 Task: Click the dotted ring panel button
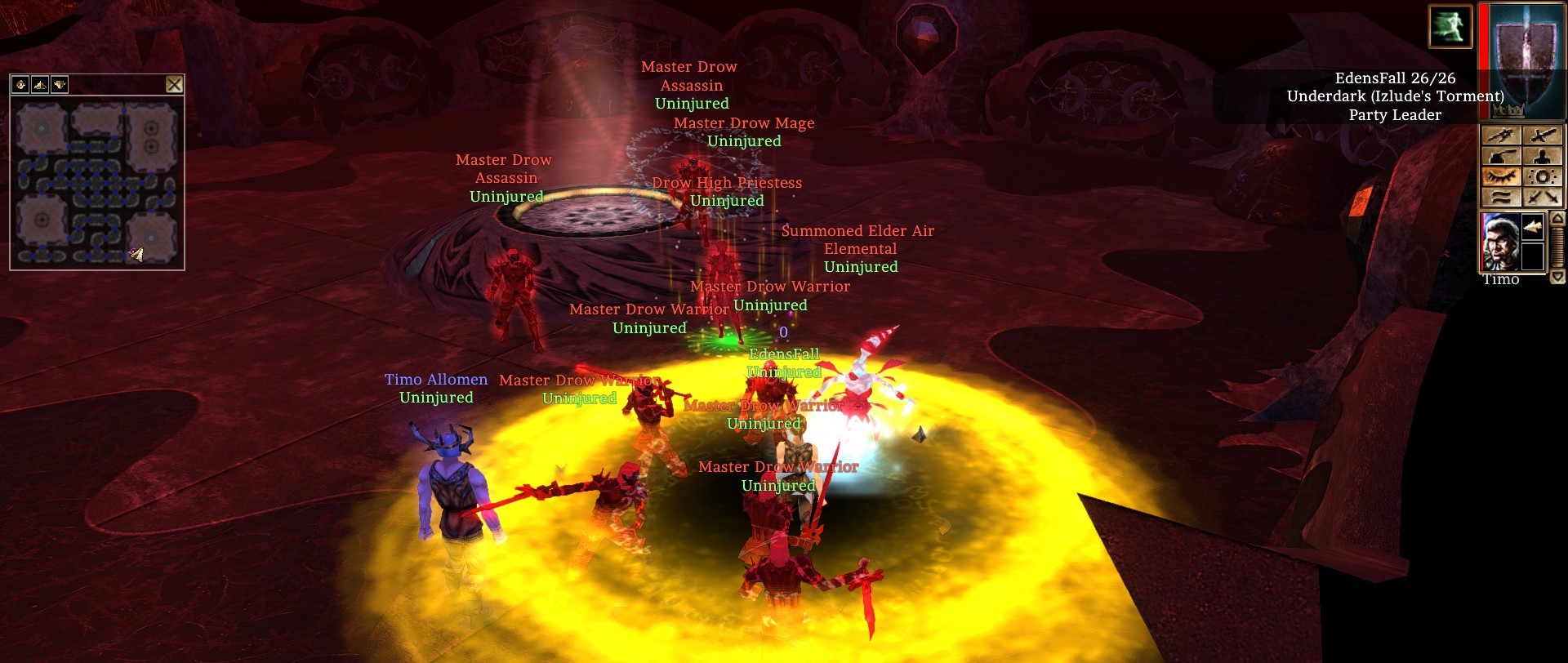tap(1543, 176)
